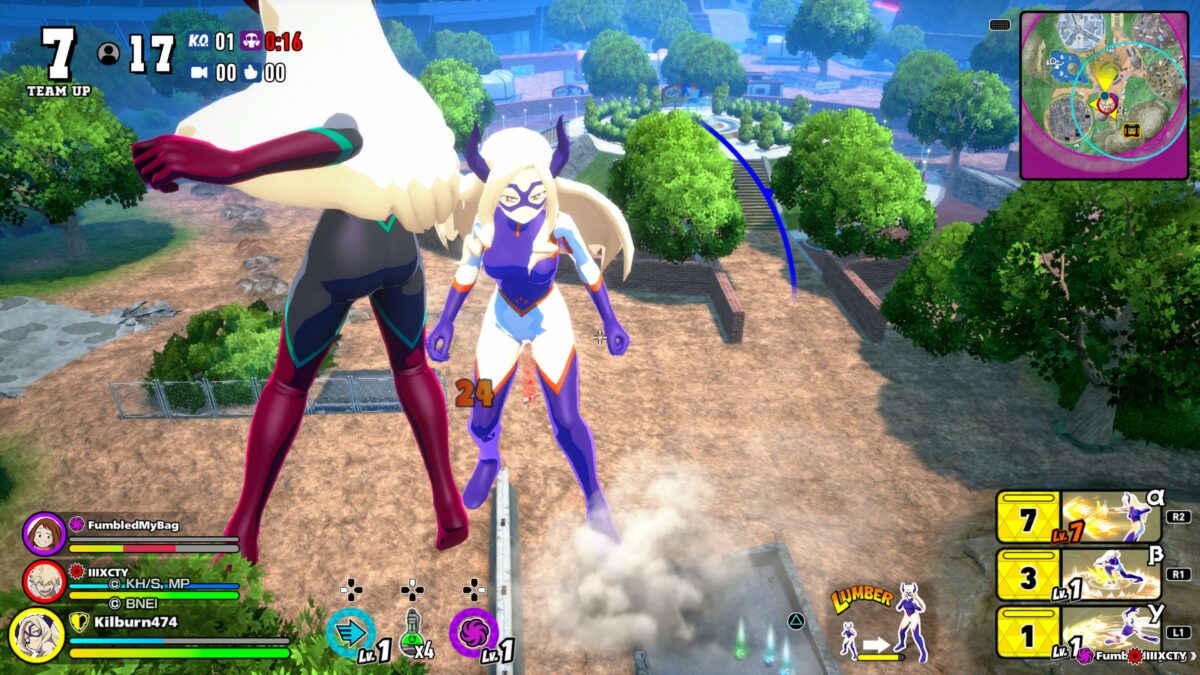1200x675 pixels.
Task: Use the green potion with x4 count
Action: (412, 634)
